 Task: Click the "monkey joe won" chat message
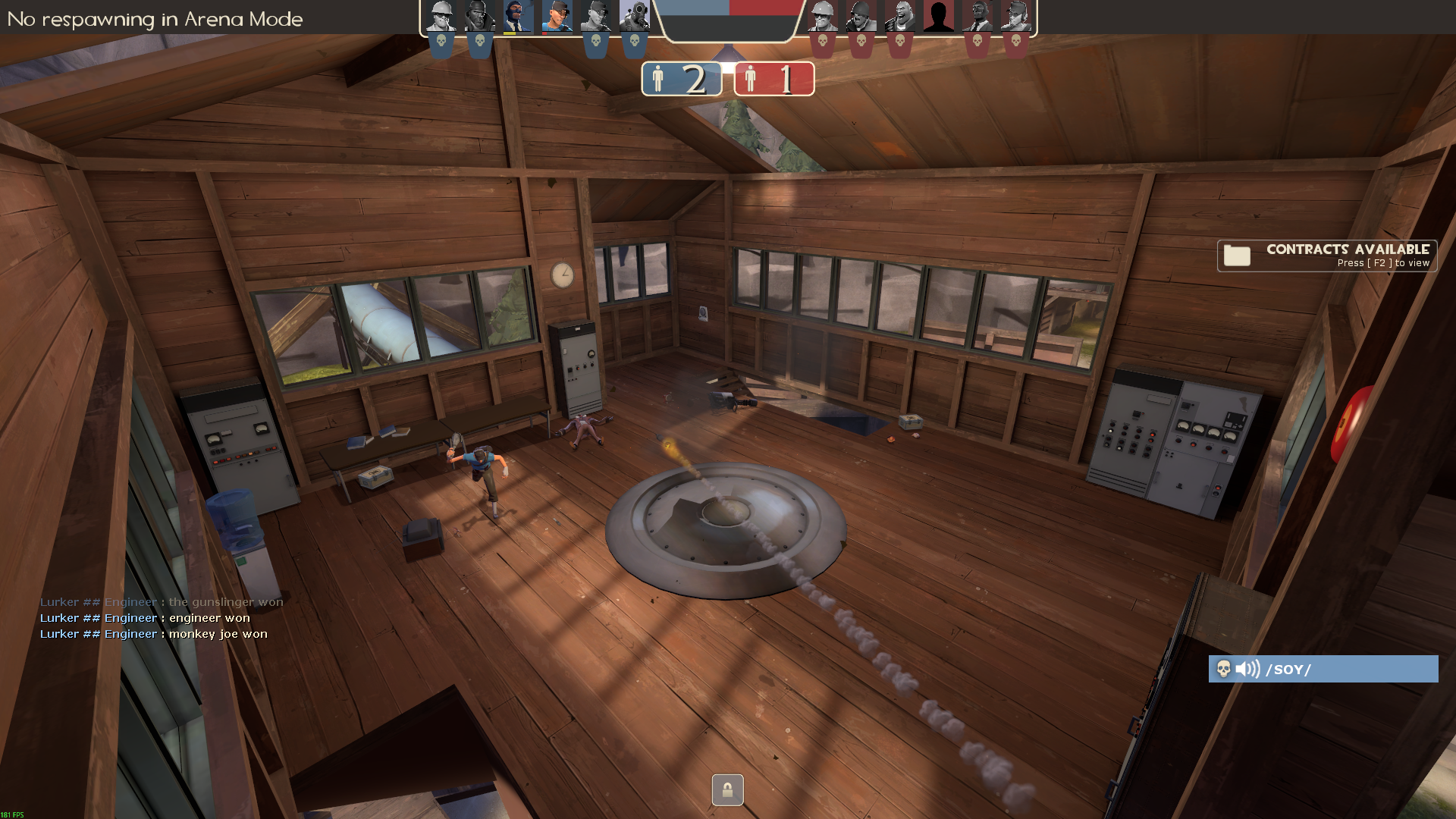coord(218,634)
